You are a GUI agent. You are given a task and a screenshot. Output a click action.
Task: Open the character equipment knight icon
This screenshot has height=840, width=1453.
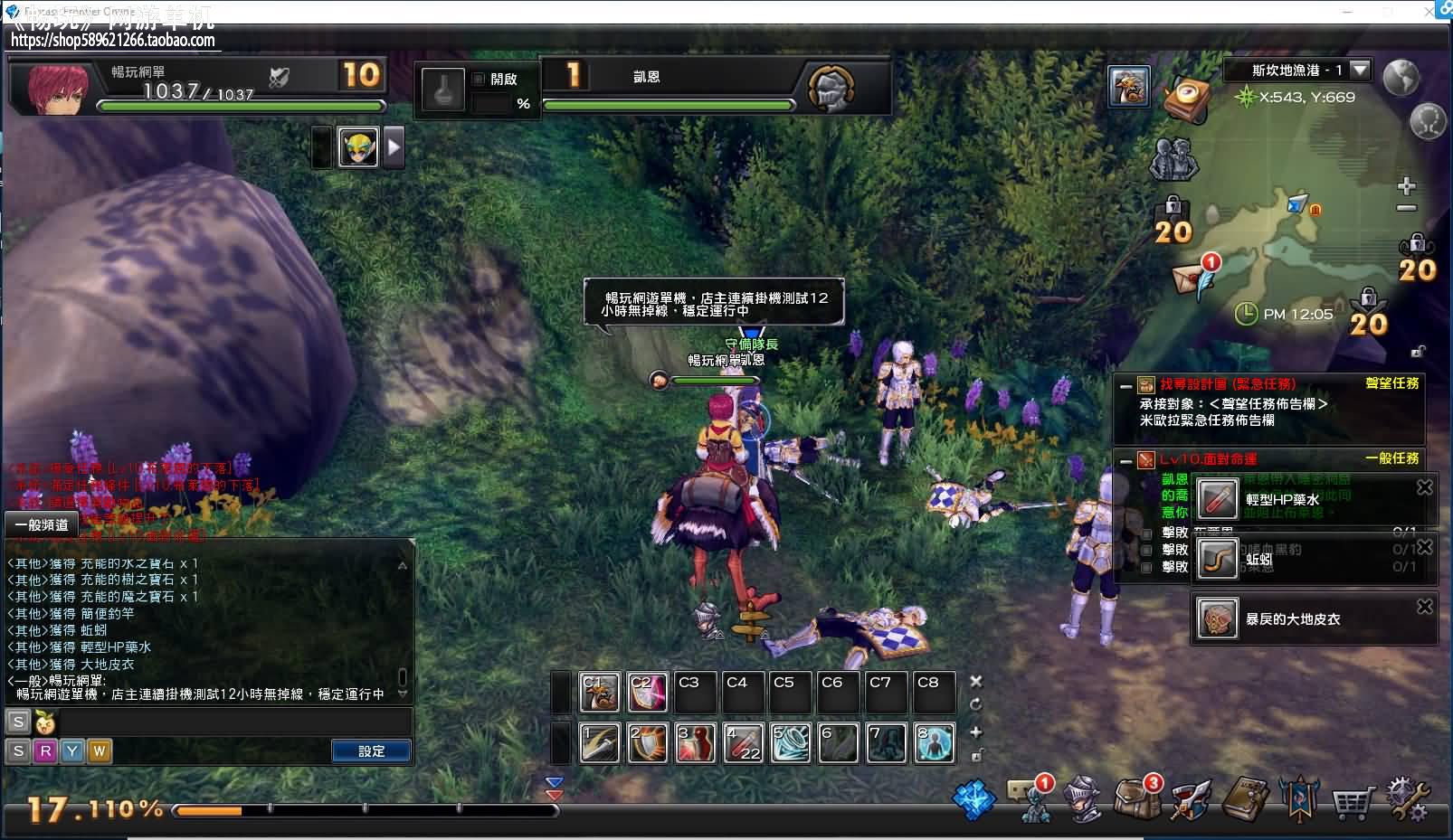coord(1082,800)
